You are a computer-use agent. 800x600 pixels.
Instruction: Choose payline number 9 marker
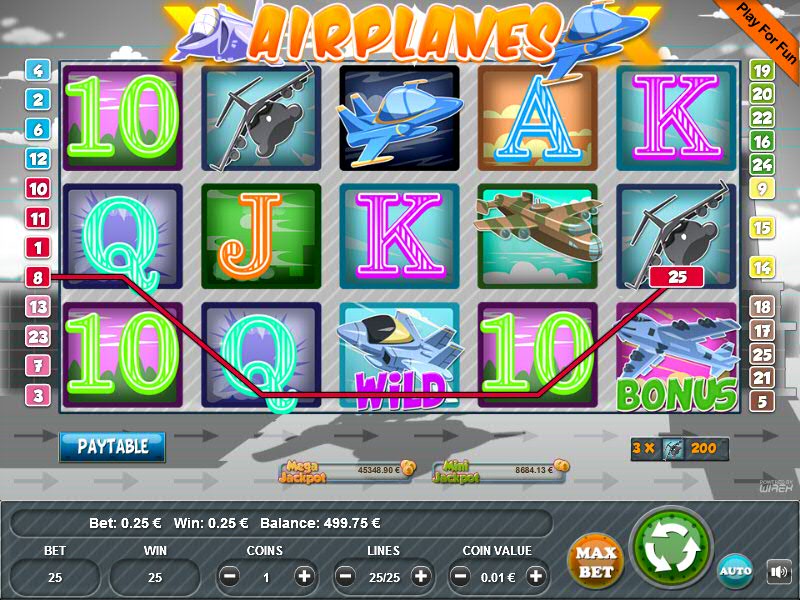point(762,188)
